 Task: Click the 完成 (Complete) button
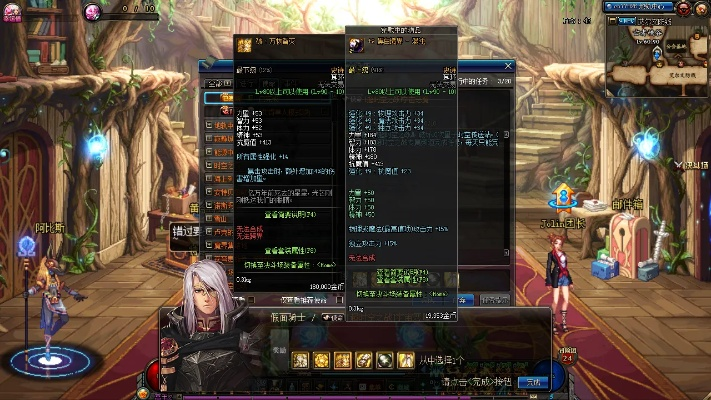[534, 382]
